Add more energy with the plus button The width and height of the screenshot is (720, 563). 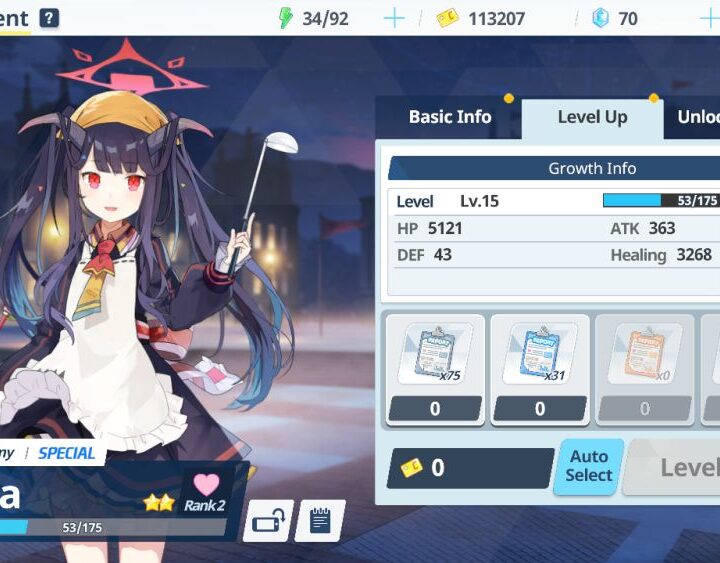coord(394,18)
